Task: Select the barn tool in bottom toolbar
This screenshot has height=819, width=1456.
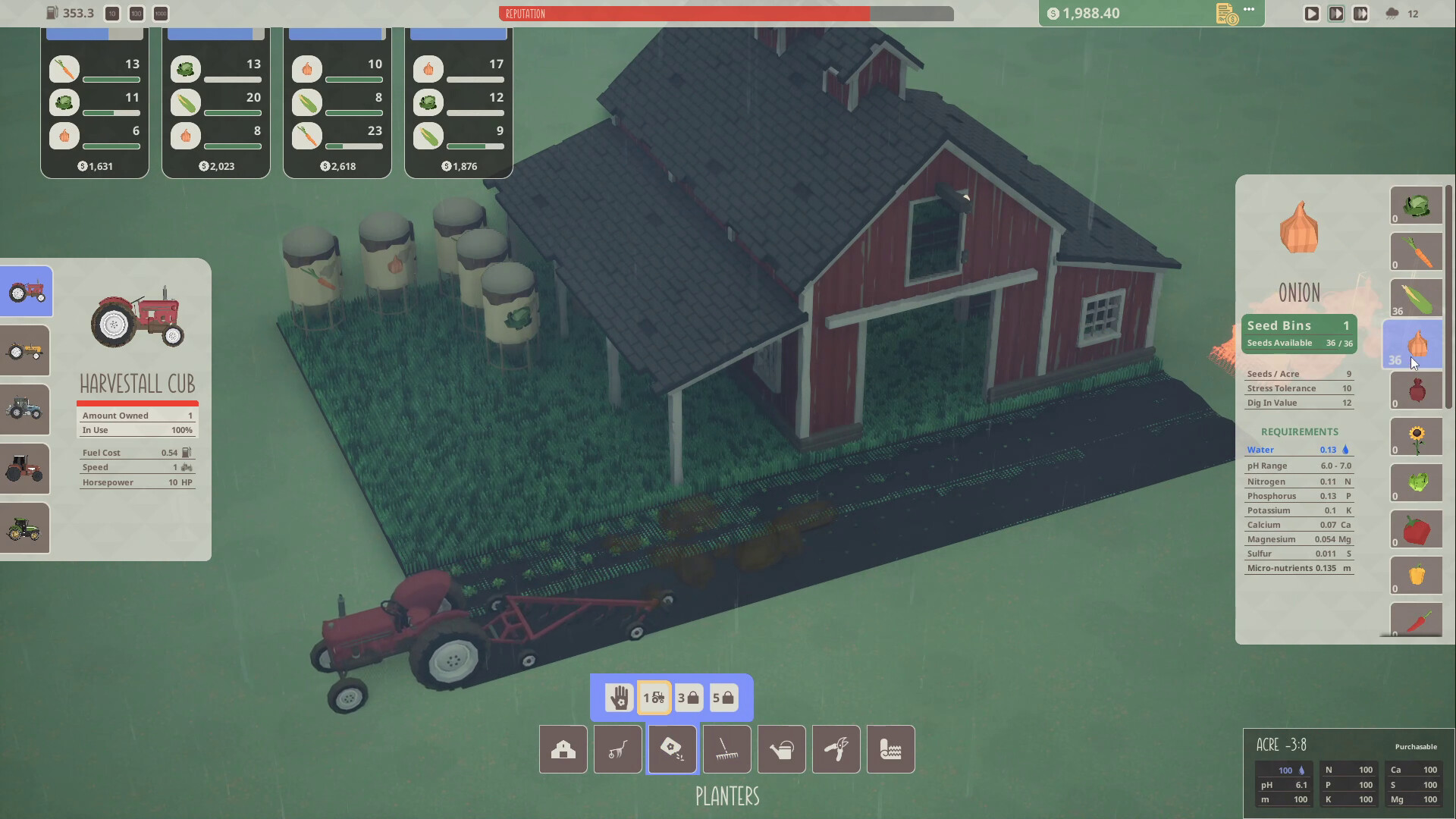Action: pyautogui.click(x=563, y=749)
